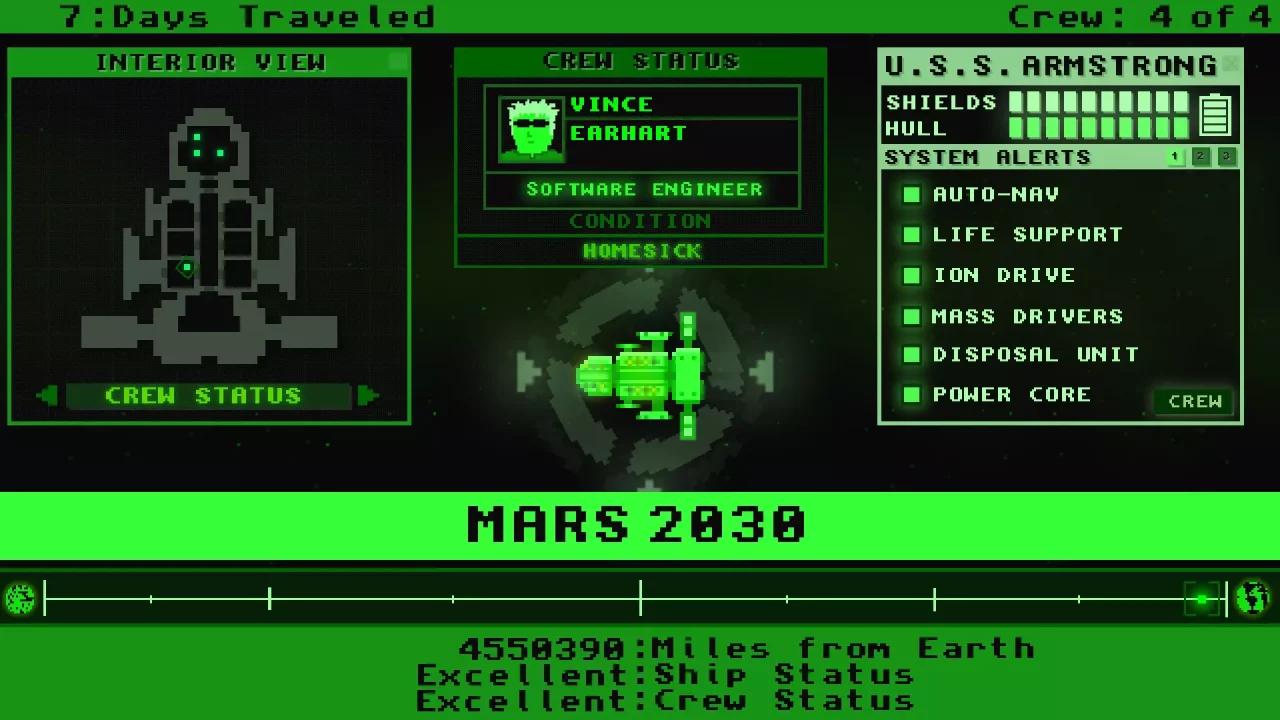Screen dimensions: 1280x720
Task: Click the Disposal Unit alert indicator
Action: [911, 354]
